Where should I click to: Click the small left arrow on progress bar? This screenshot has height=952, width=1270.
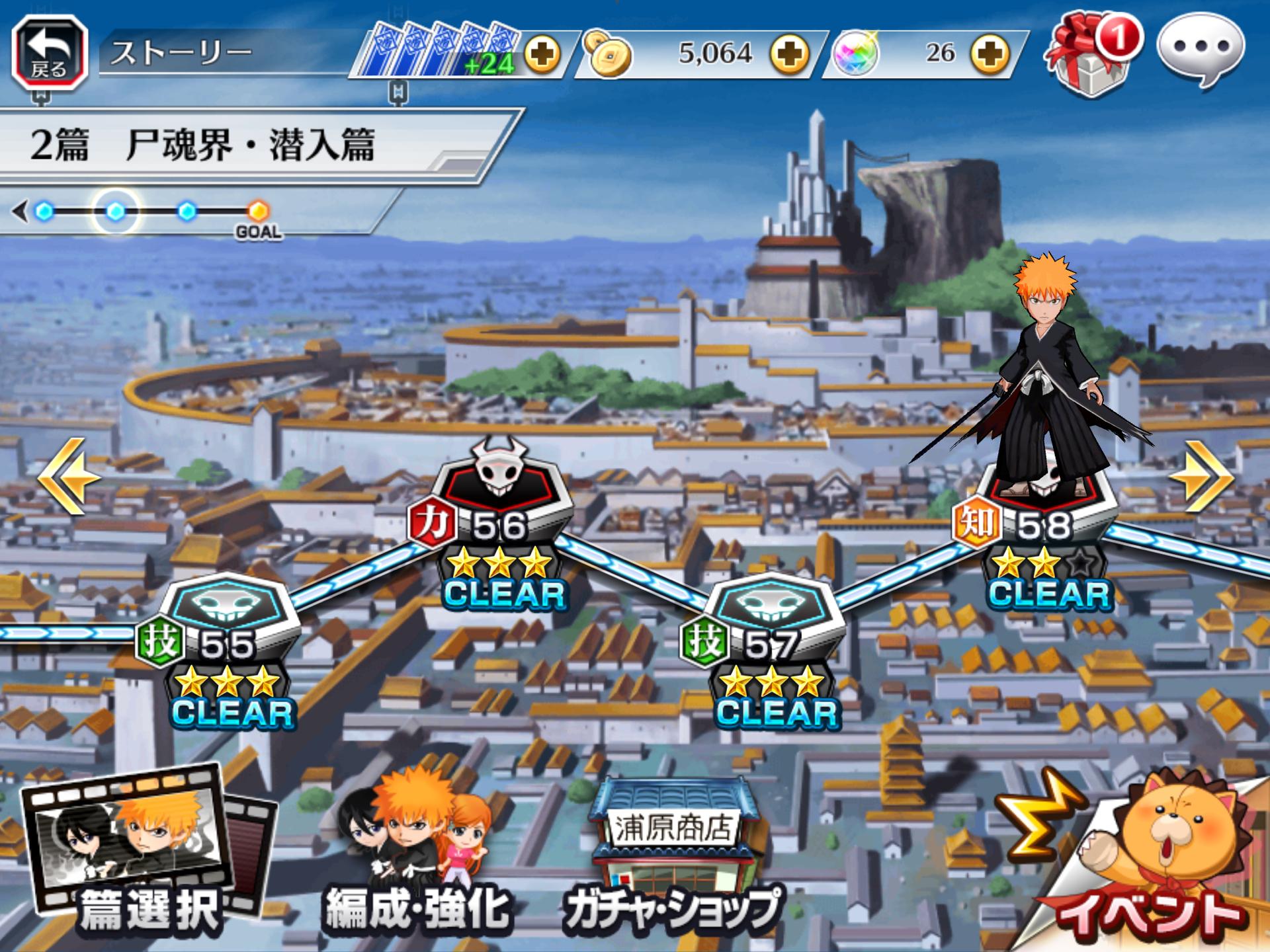[x=20, y=212]
